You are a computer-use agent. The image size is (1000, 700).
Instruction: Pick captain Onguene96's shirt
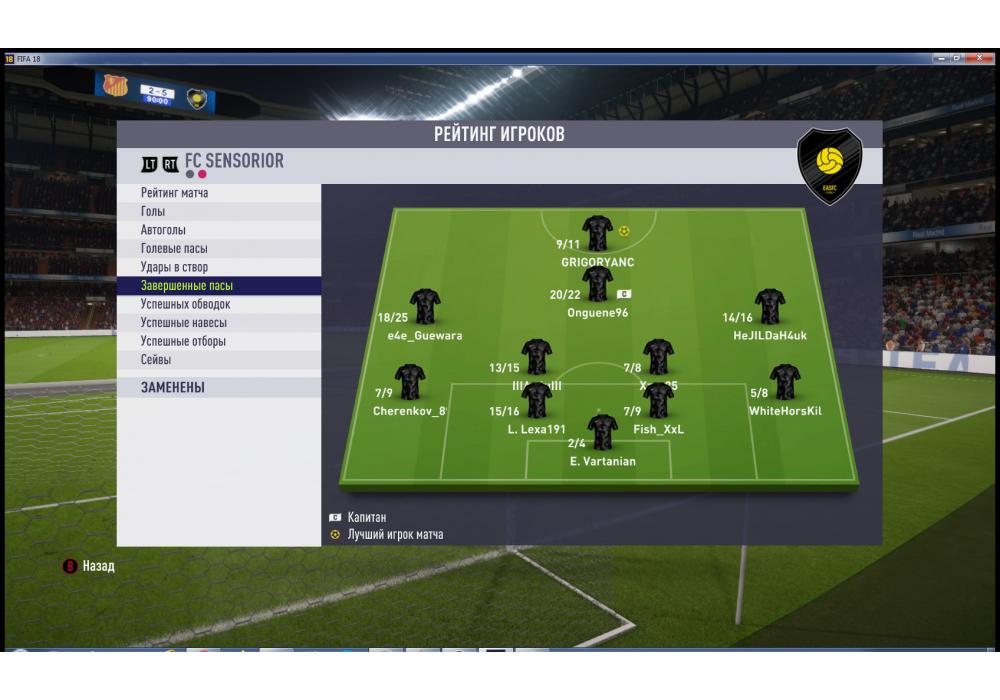597,284
